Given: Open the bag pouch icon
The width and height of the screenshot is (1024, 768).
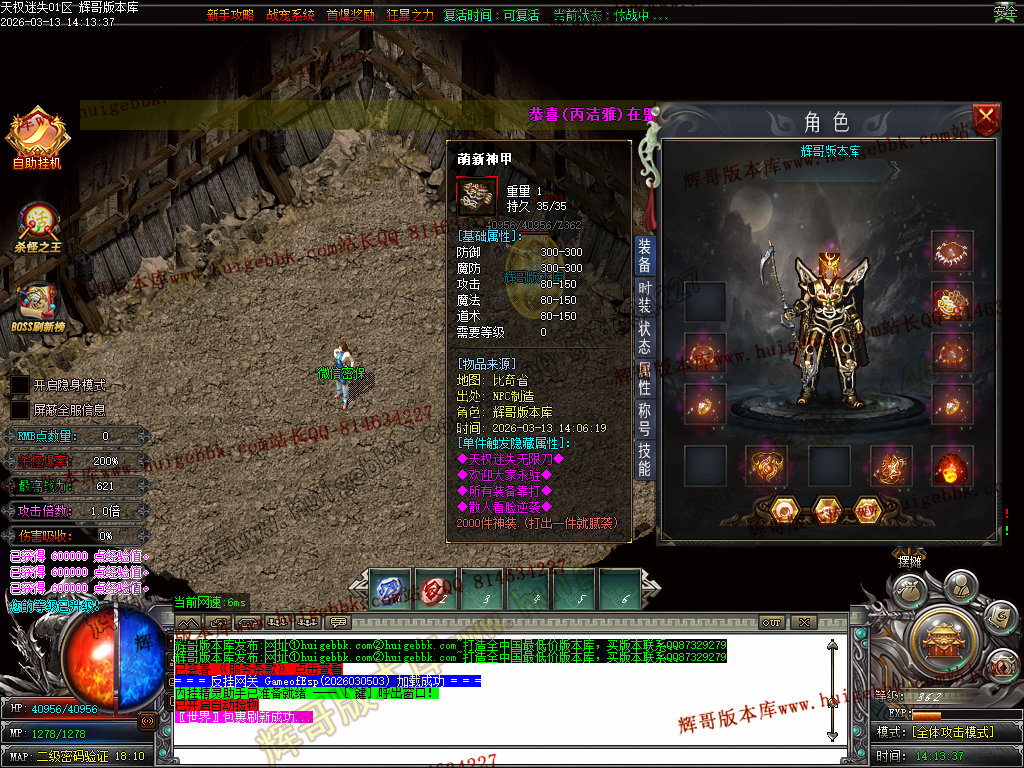Looking at the screenshot, I should pyautogui.click(x=908, y=590).
